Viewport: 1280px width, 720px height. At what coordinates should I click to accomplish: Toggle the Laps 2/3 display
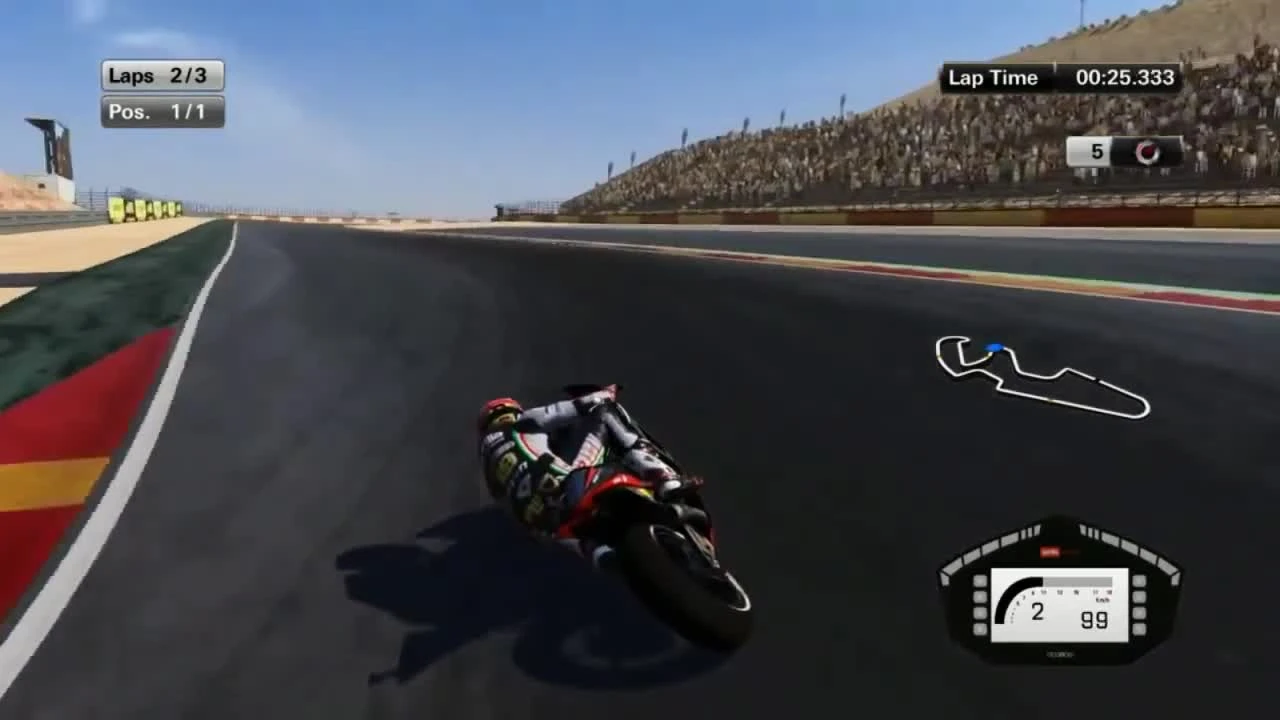pos(162,75)
